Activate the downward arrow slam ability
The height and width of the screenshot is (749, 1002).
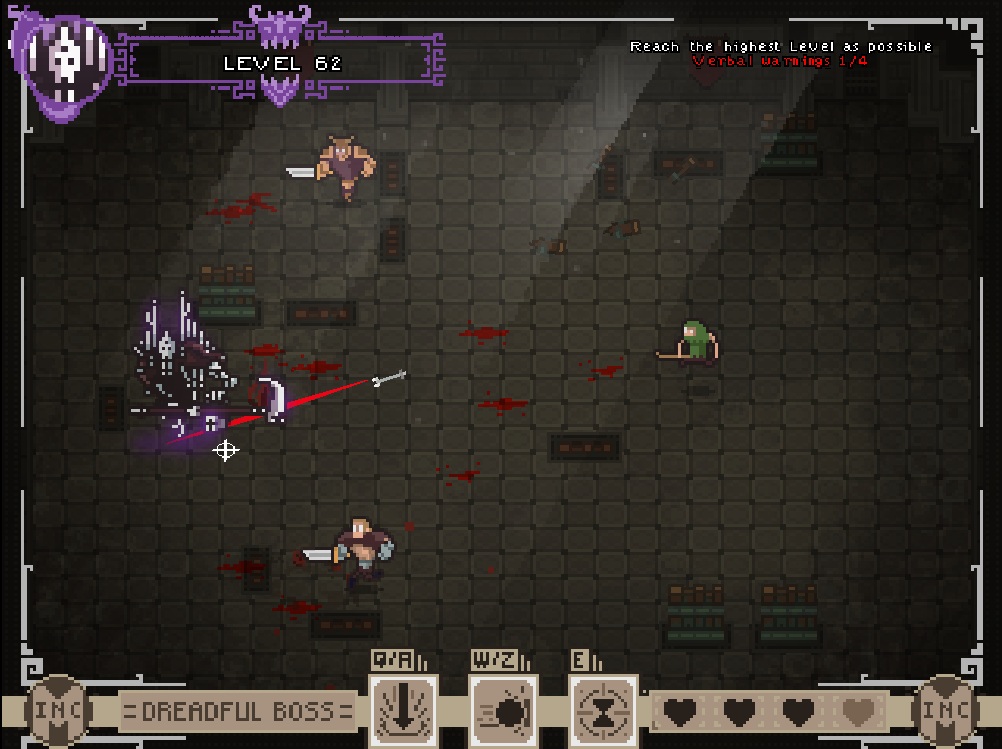pyautogui.click(x=403, y=710)
